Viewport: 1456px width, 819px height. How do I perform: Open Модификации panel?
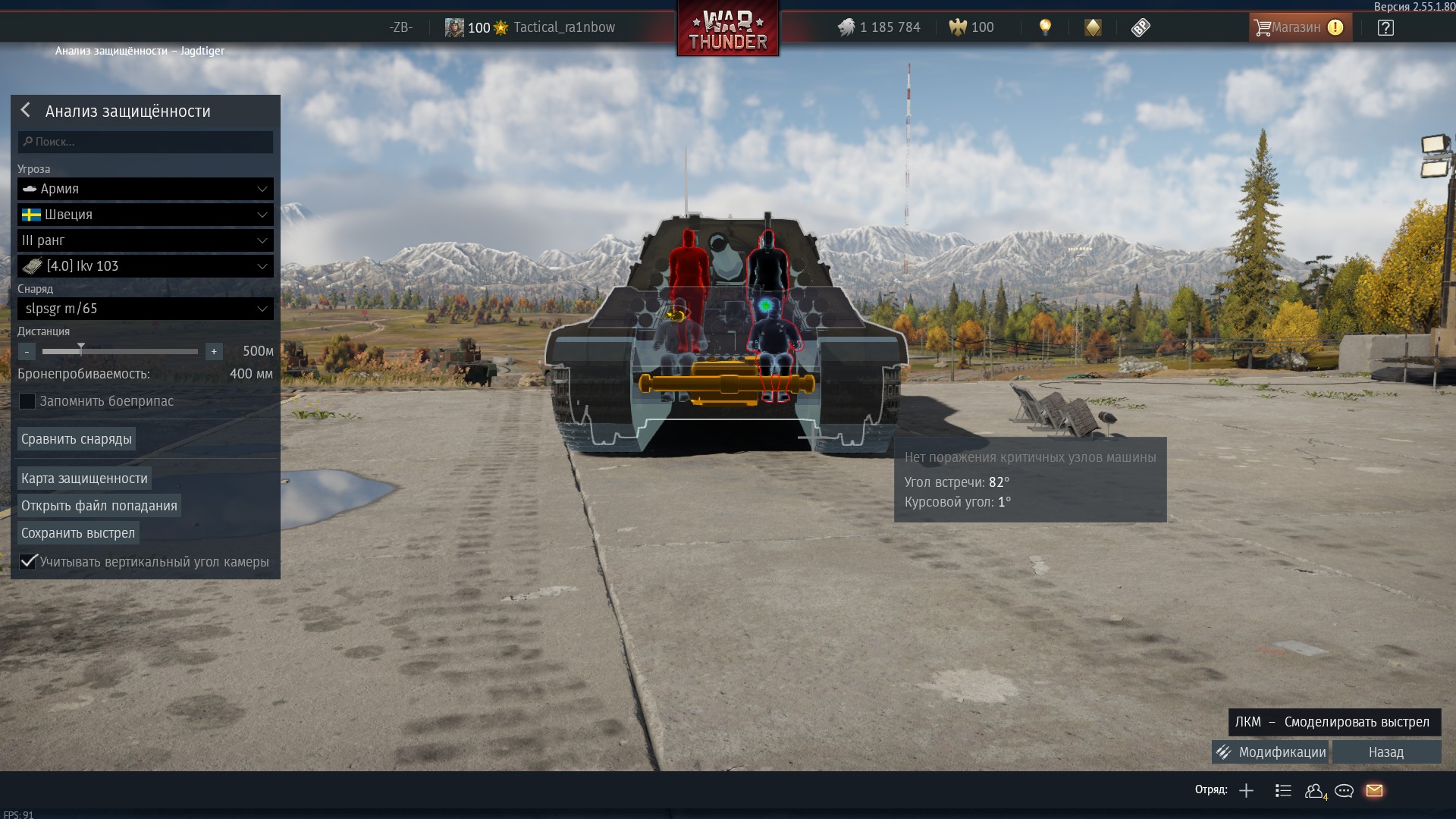1271,752
